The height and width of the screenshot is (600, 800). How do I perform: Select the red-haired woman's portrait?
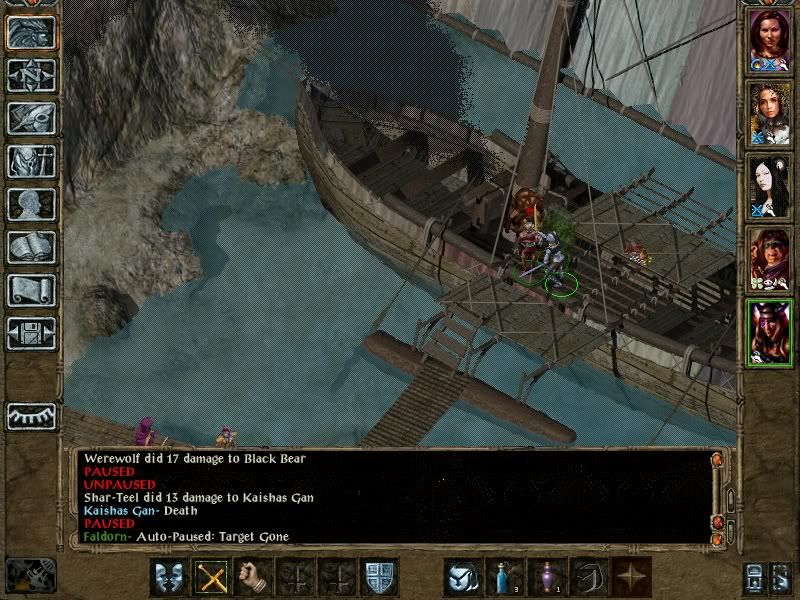770,40
